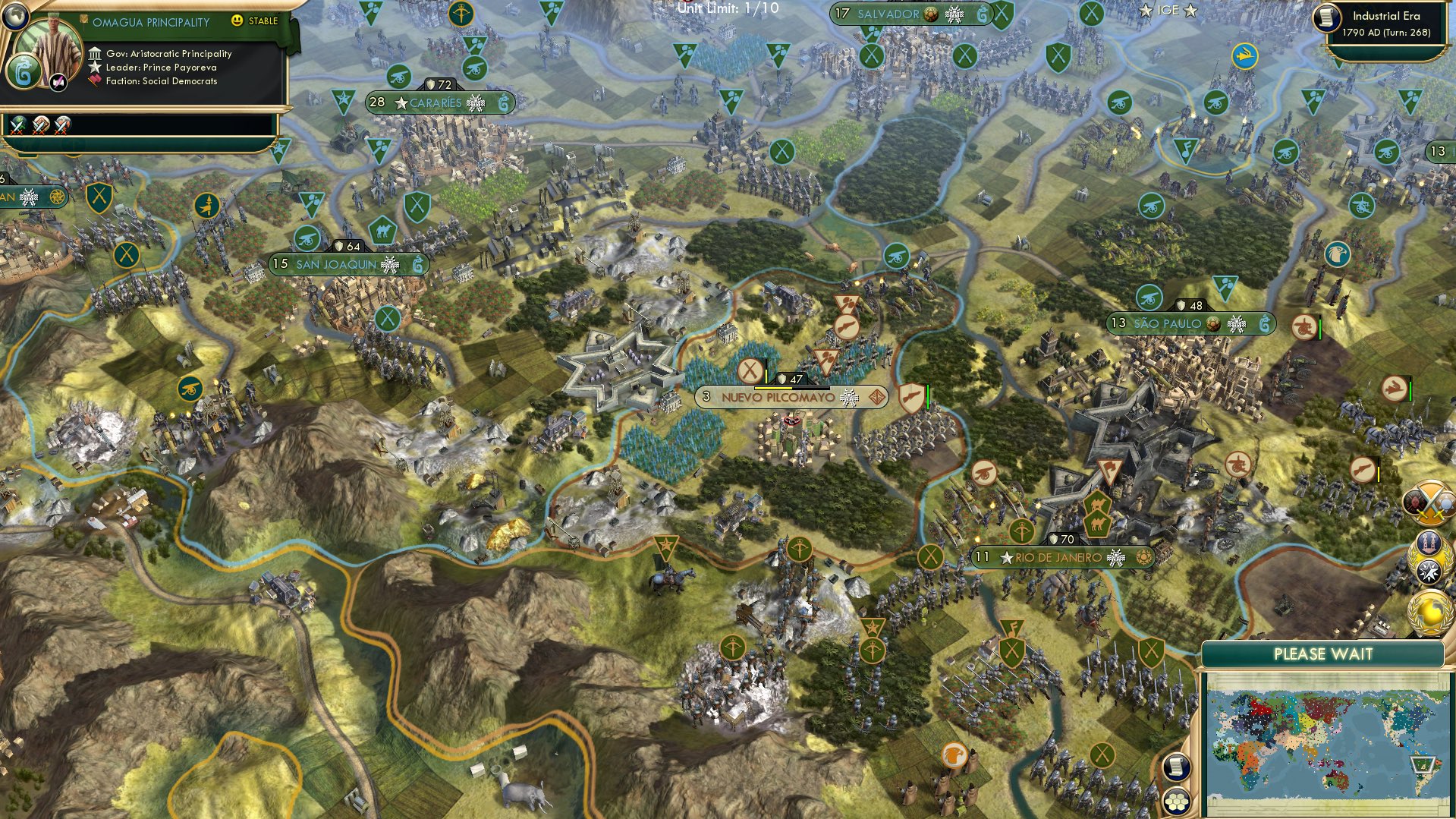Click the PLEASE WAIT banner header
This screenshot has width=1456, height=819.
[1324, 654]
